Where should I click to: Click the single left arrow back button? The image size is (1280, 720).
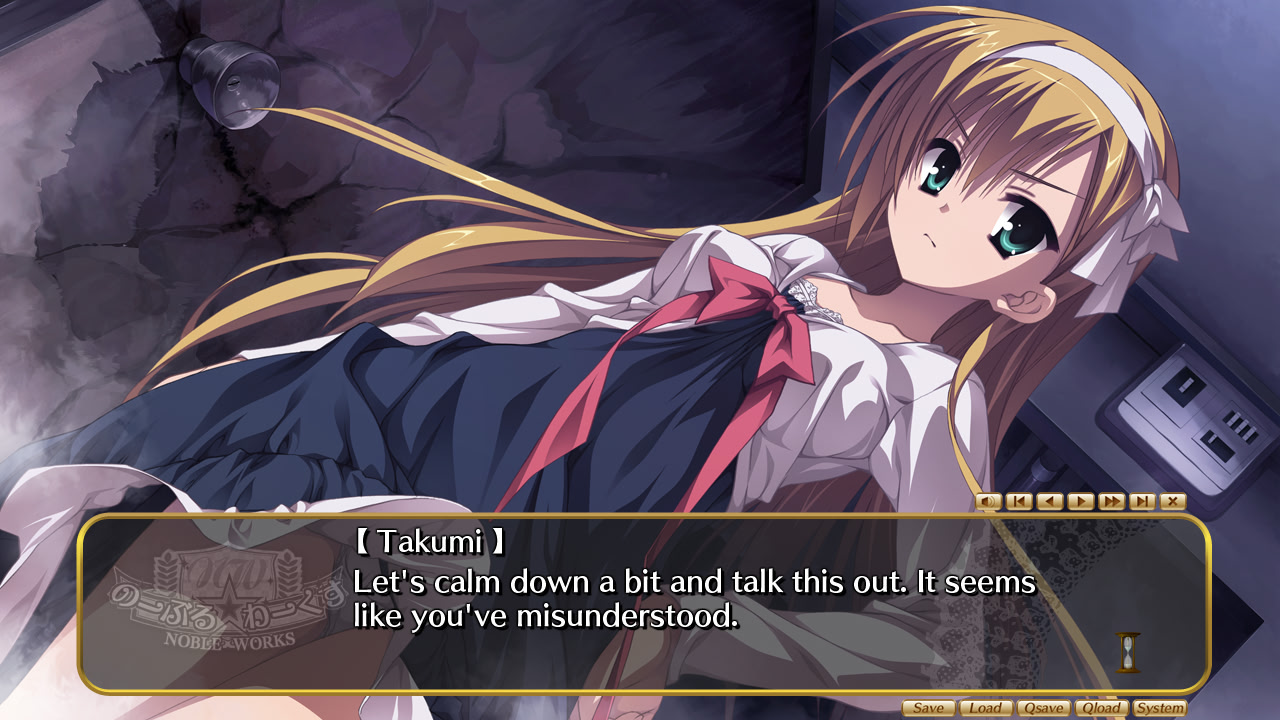1050,501
